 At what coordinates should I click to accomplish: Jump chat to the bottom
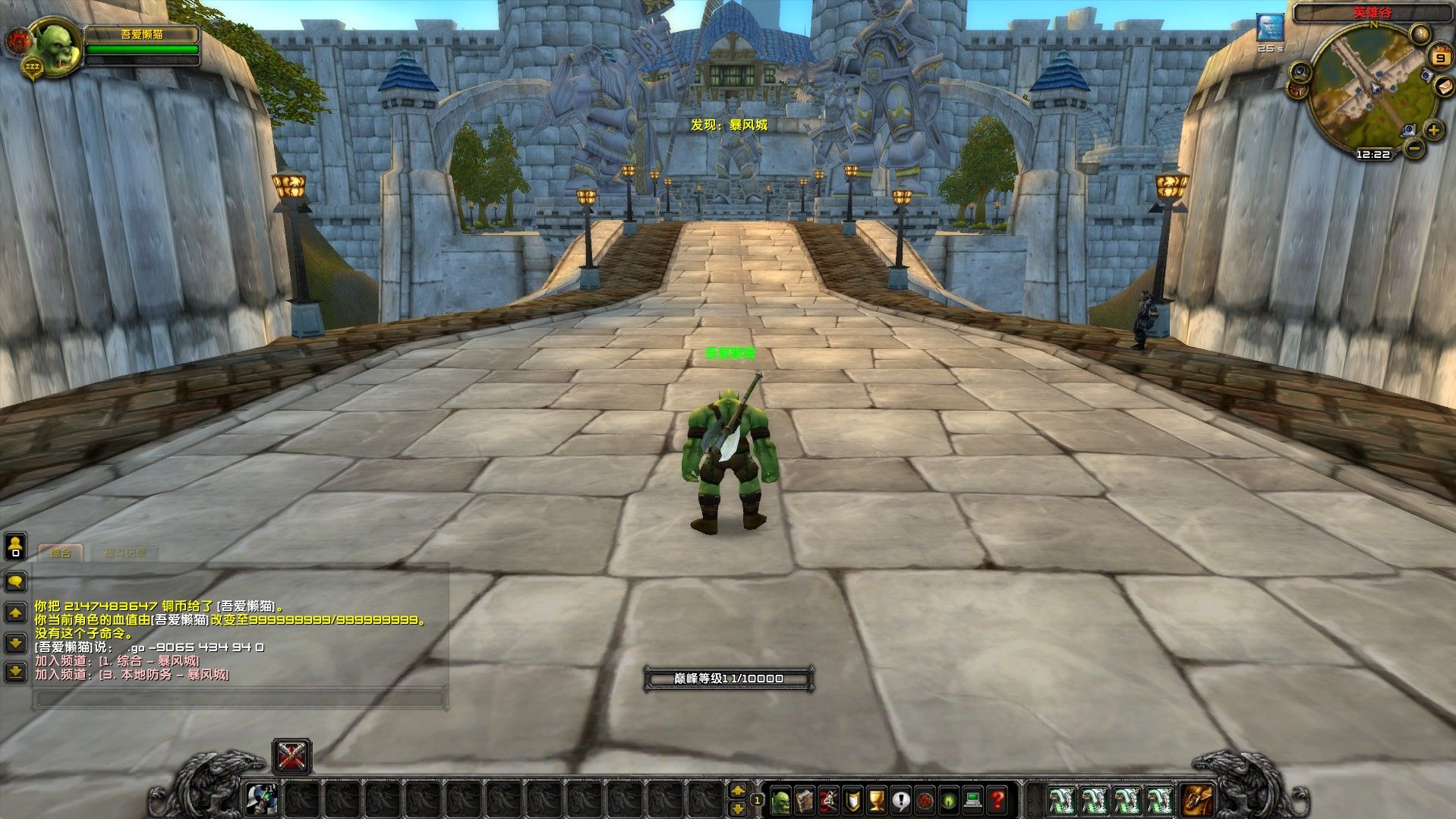click(x=15, y=672)
